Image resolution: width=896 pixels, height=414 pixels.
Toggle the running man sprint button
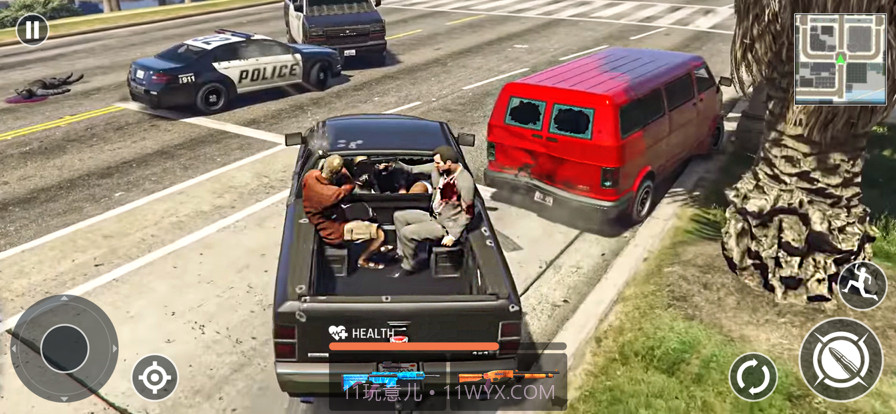pyautogui.click(x=861, y=286)
